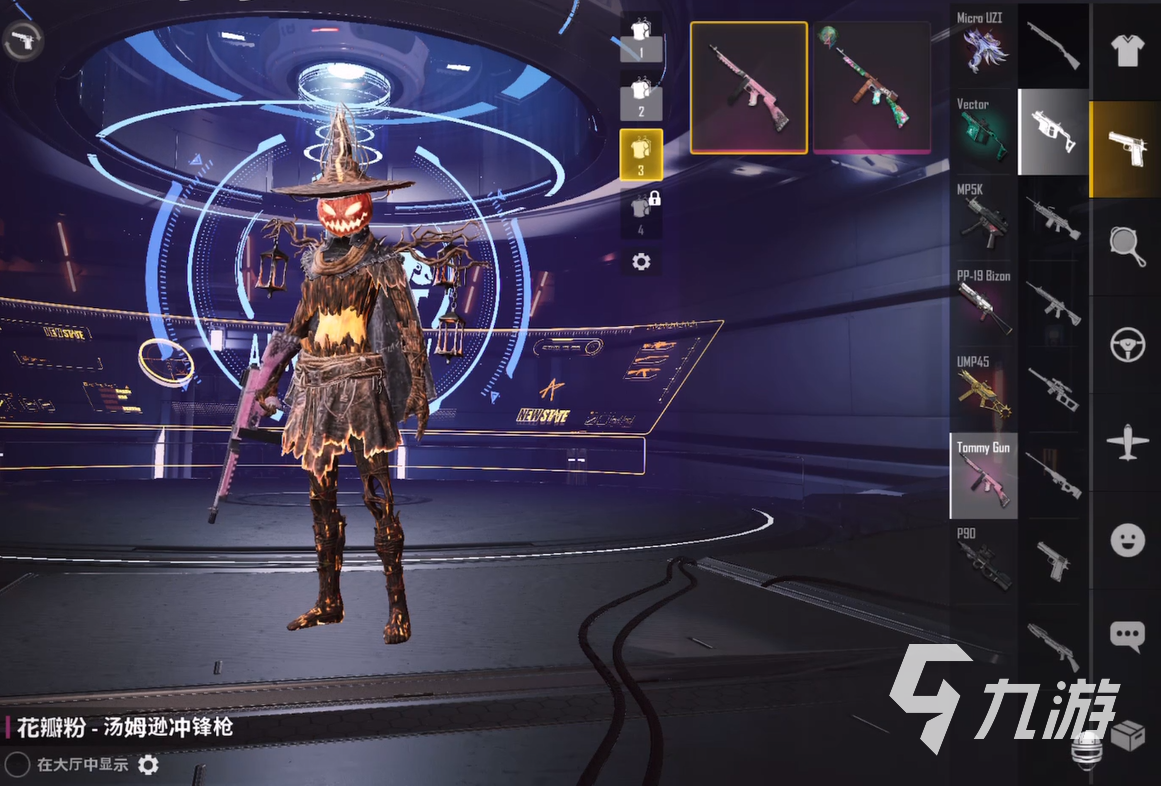Toggle the show in lobby checkbox
The height and width of the screenshot is (786, 1161).
(x=17, y=765)
